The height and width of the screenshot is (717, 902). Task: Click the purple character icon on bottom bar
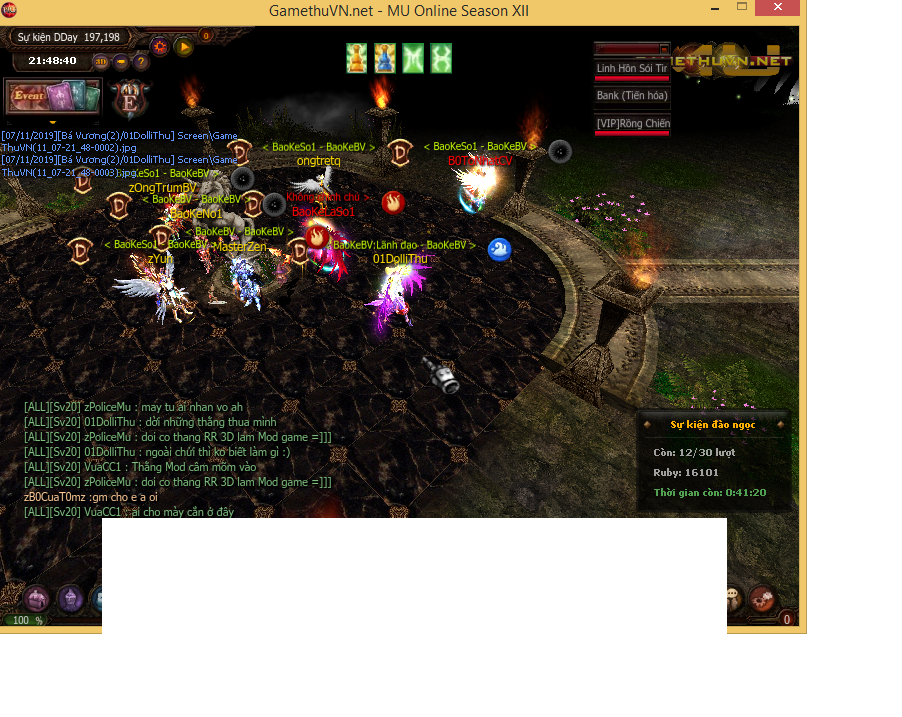click(70, 598)
